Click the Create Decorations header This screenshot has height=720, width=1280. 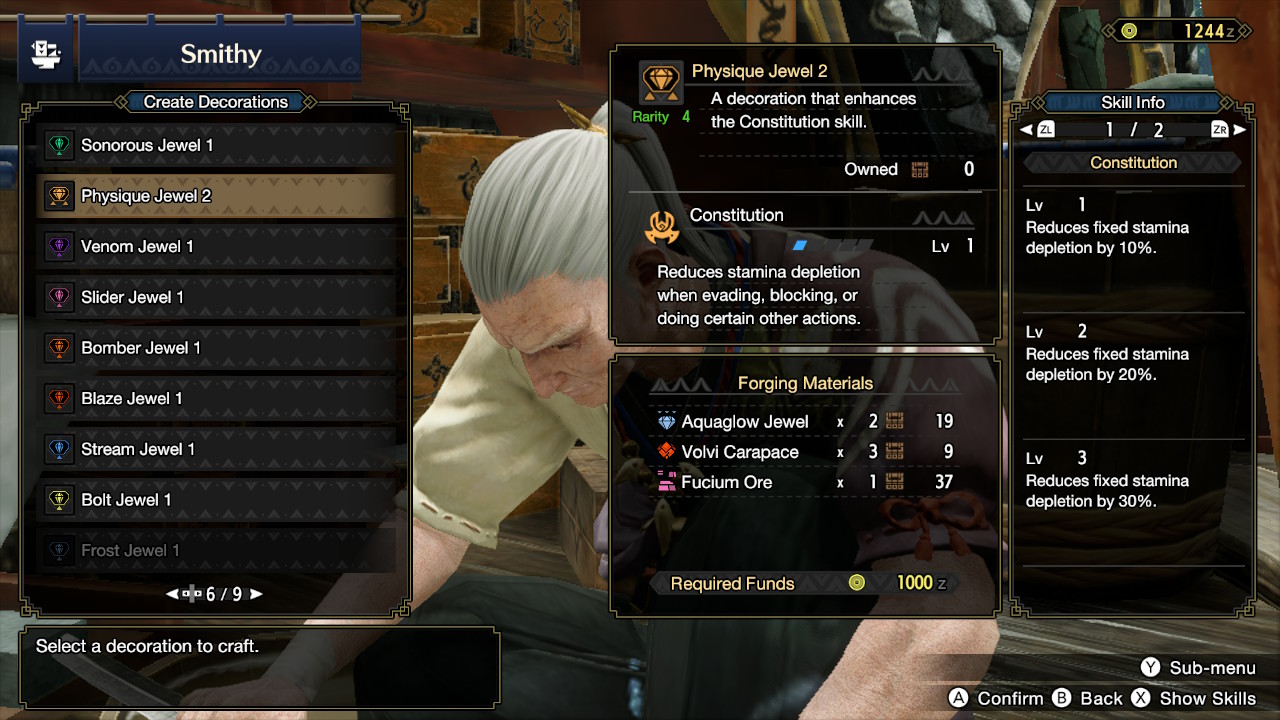[x=218, y=102]
